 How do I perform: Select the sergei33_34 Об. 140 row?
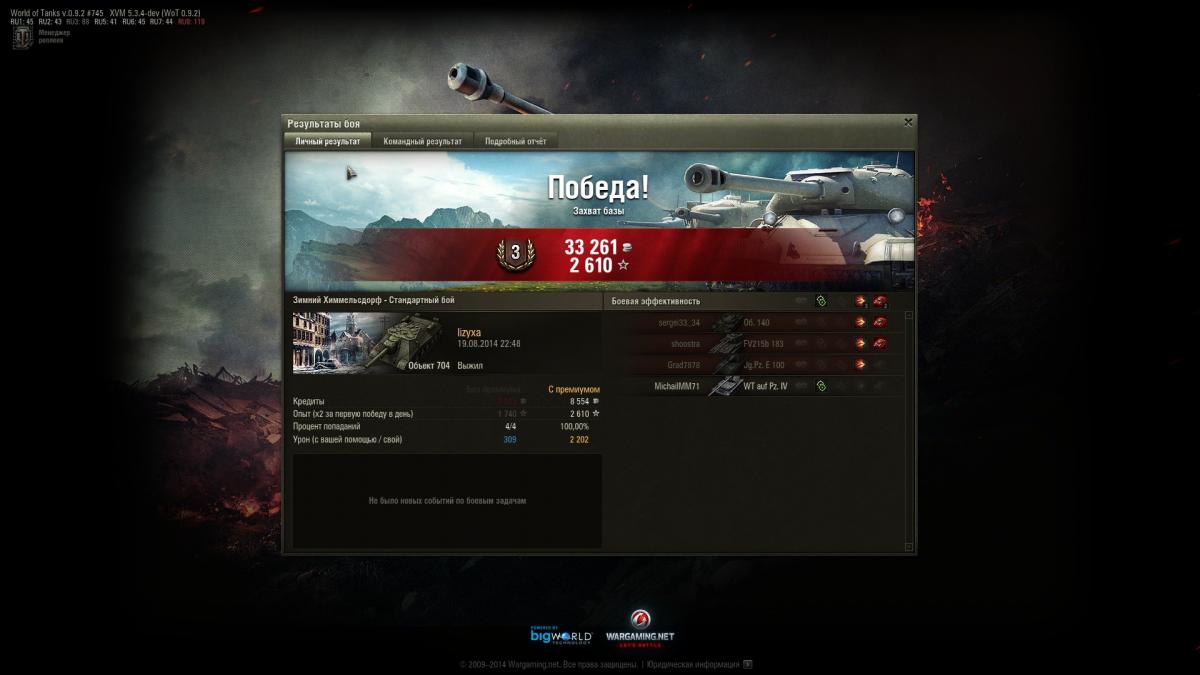coord(755,322)
